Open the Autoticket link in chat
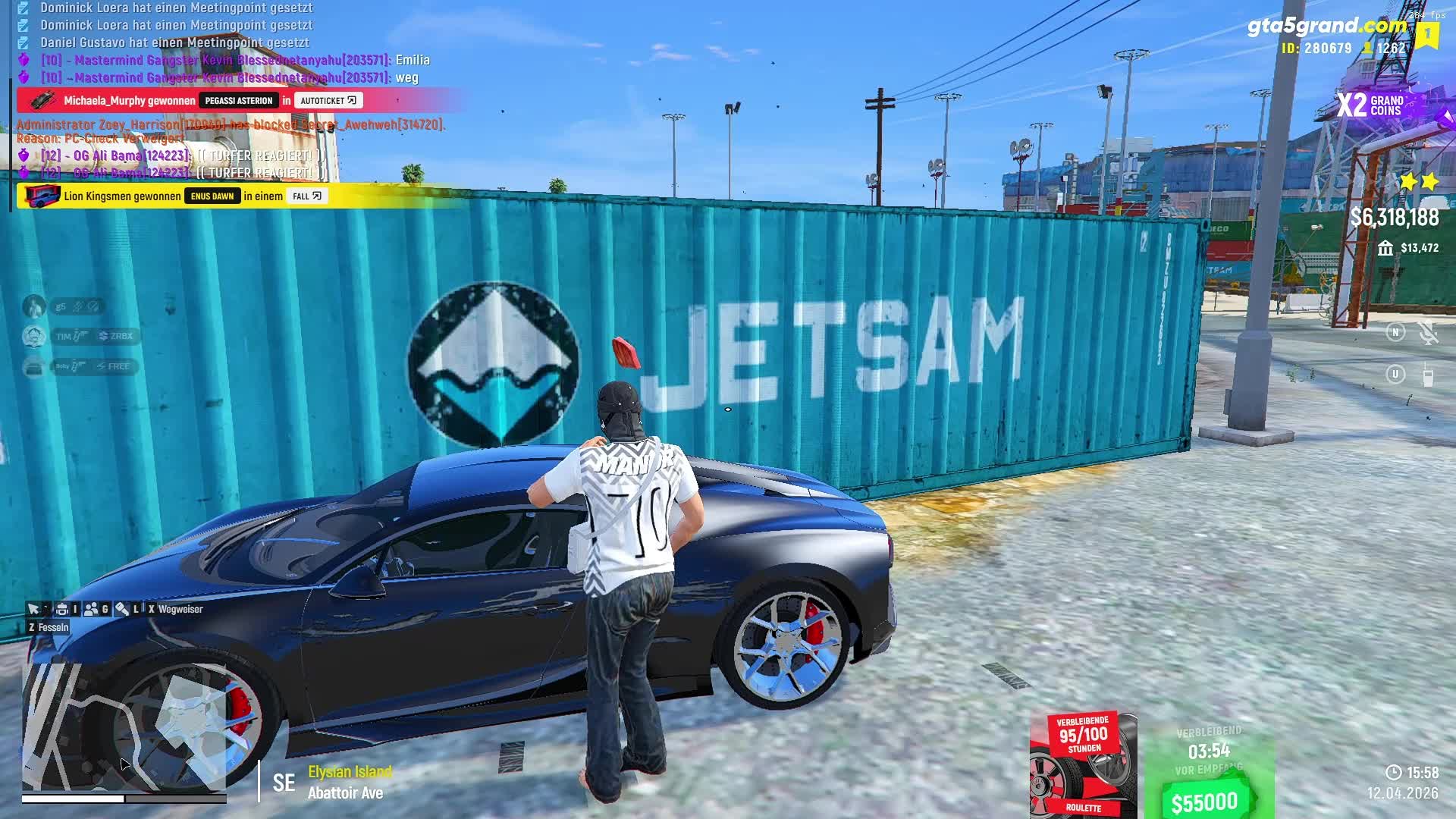Viewport: 1456px width, 819px height. [328, 100]
